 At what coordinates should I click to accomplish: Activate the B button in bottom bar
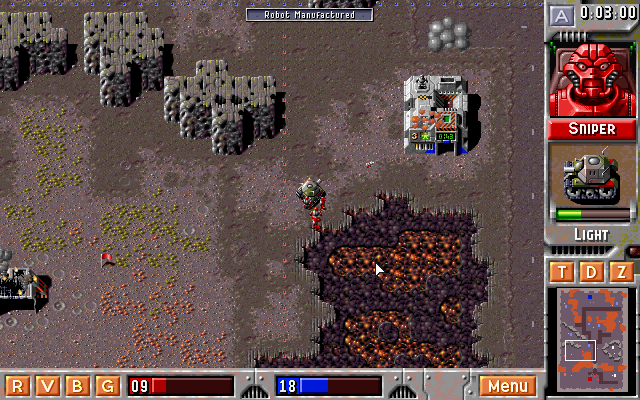click(76, 386)
